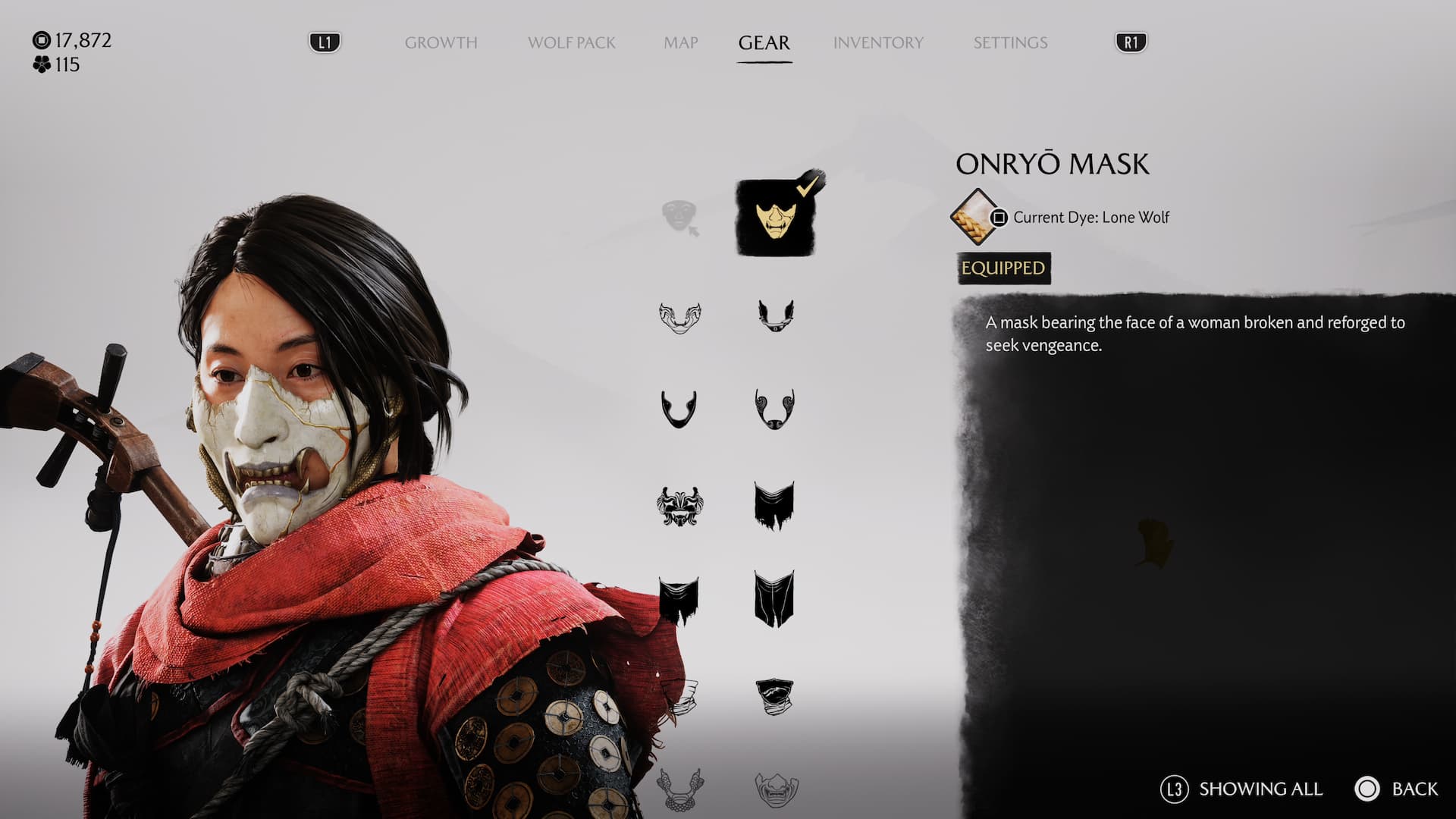Switch to the Growth tab
The width and height of the screenshot is (1456, 819).
[x=441, y=42]
